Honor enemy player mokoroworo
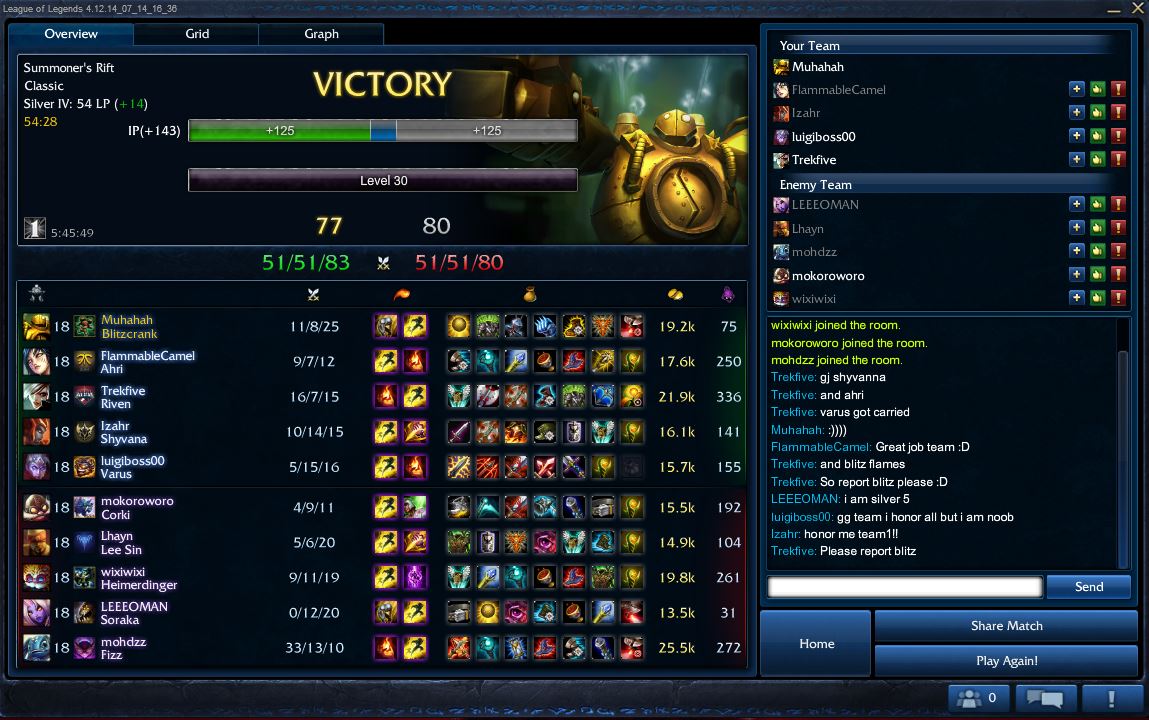Image resolution: width=1149 pixels, height=720 pixels. 1097,275
